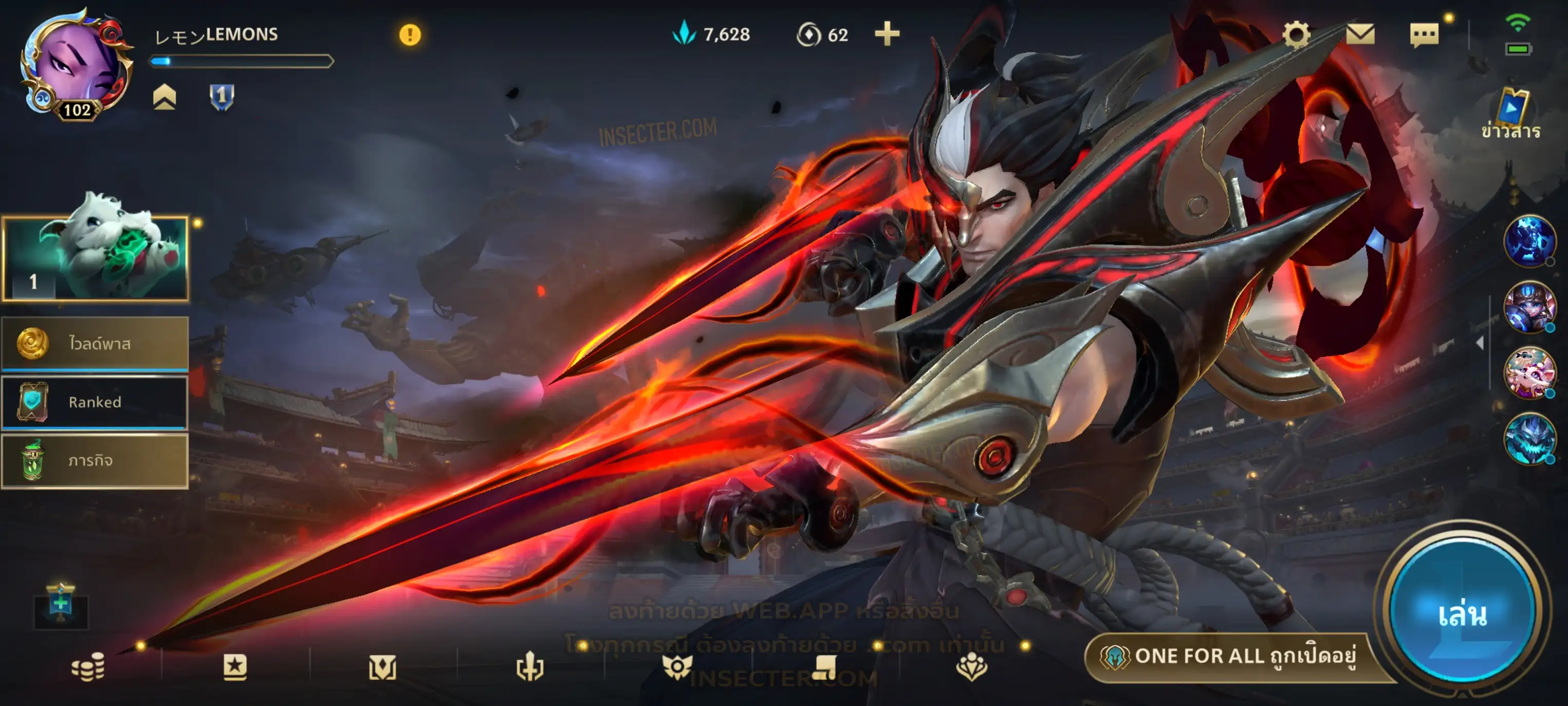Open the missions potion entry
Viewport: 1568px width, 706px height.
pos(95,461)
